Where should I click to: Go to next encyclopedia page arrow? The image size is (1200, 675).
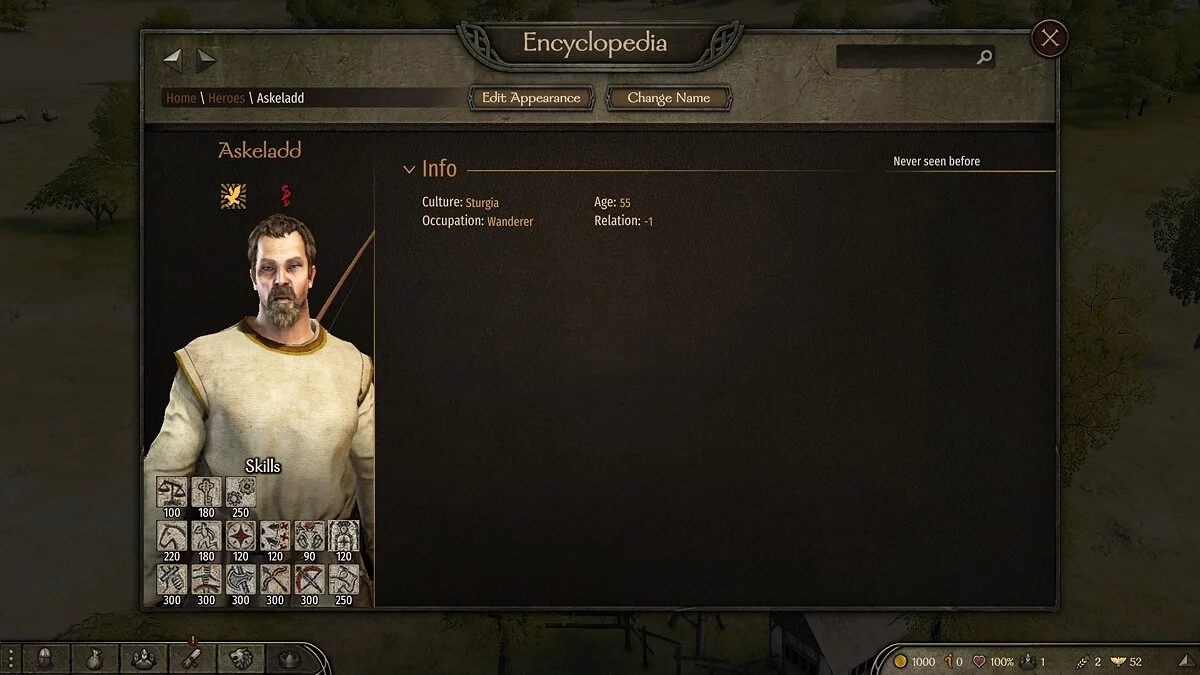pyautogui.click(x=206, y=60)
